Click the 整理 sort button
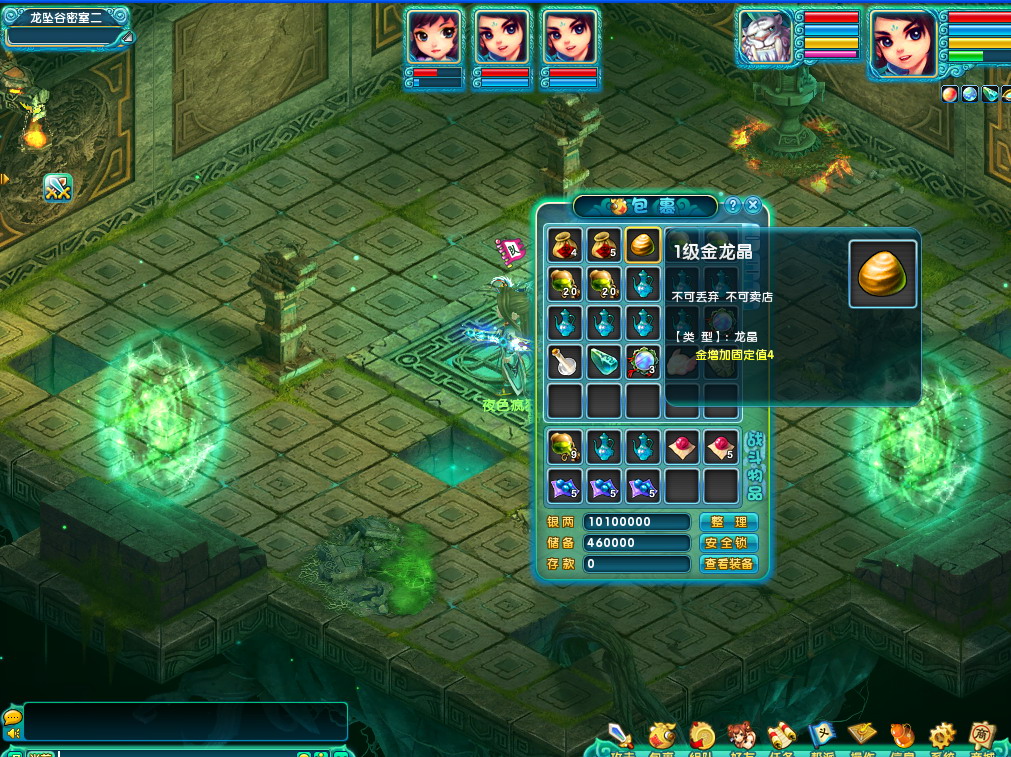Screen dimensions: 1011x757 (x=728, y=522)
